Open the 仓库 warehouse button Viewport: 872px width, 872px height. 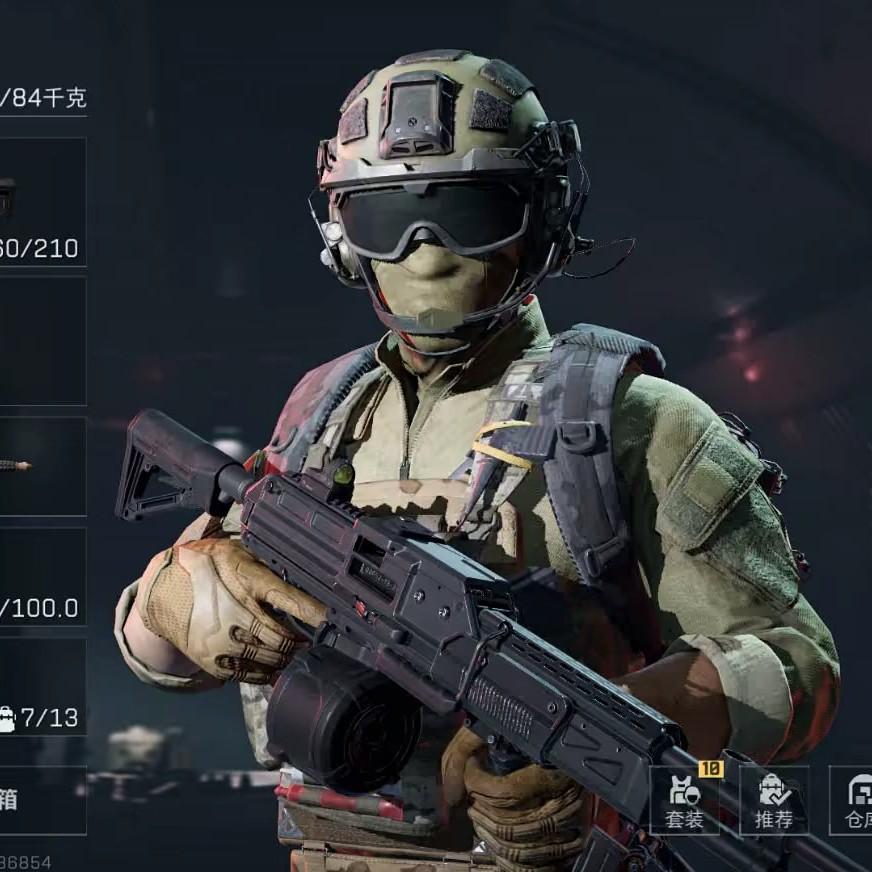(853, 800)
